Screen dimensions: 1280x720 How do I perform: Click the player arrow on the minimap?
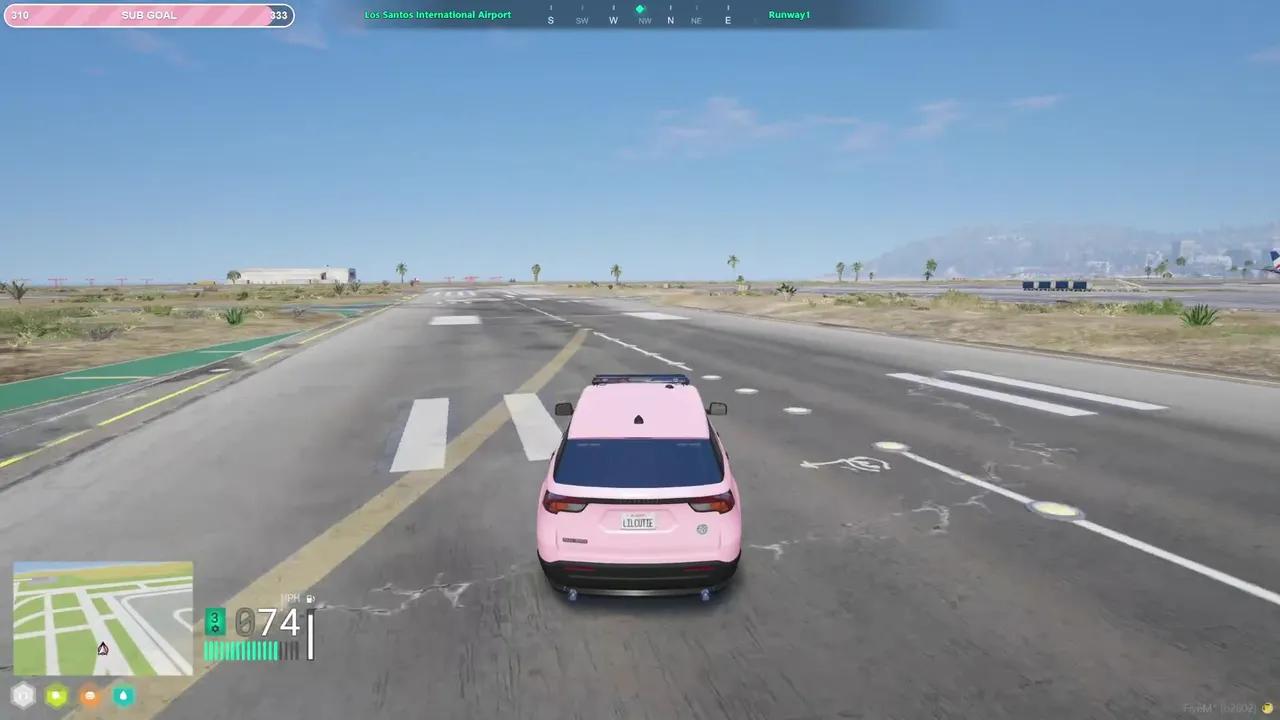pyautogui.click(x=102, y=649)
